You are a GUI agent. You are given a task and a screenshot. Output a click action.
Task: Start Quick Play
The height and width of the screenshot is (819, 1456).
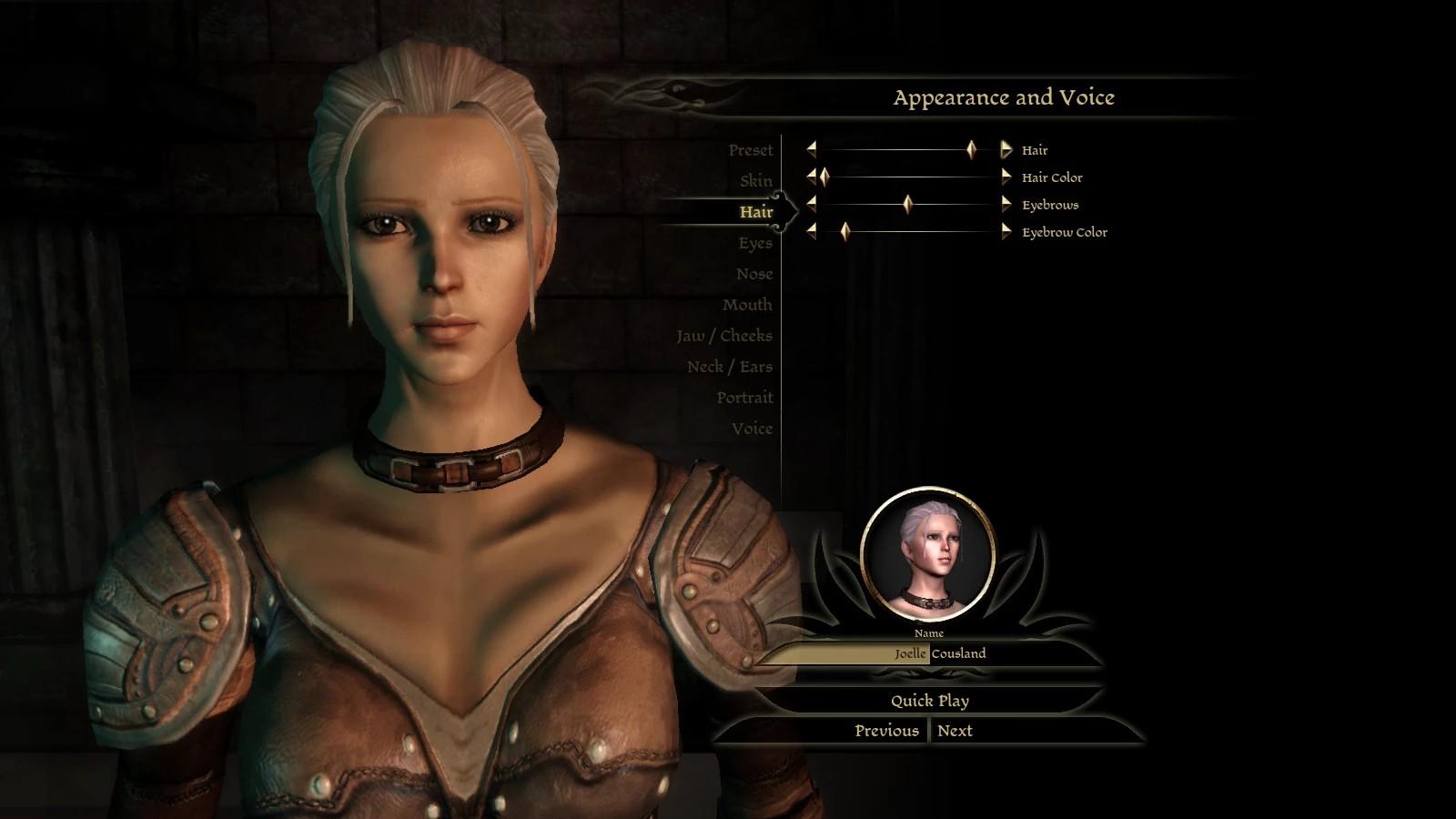click(x=929, y=701)
